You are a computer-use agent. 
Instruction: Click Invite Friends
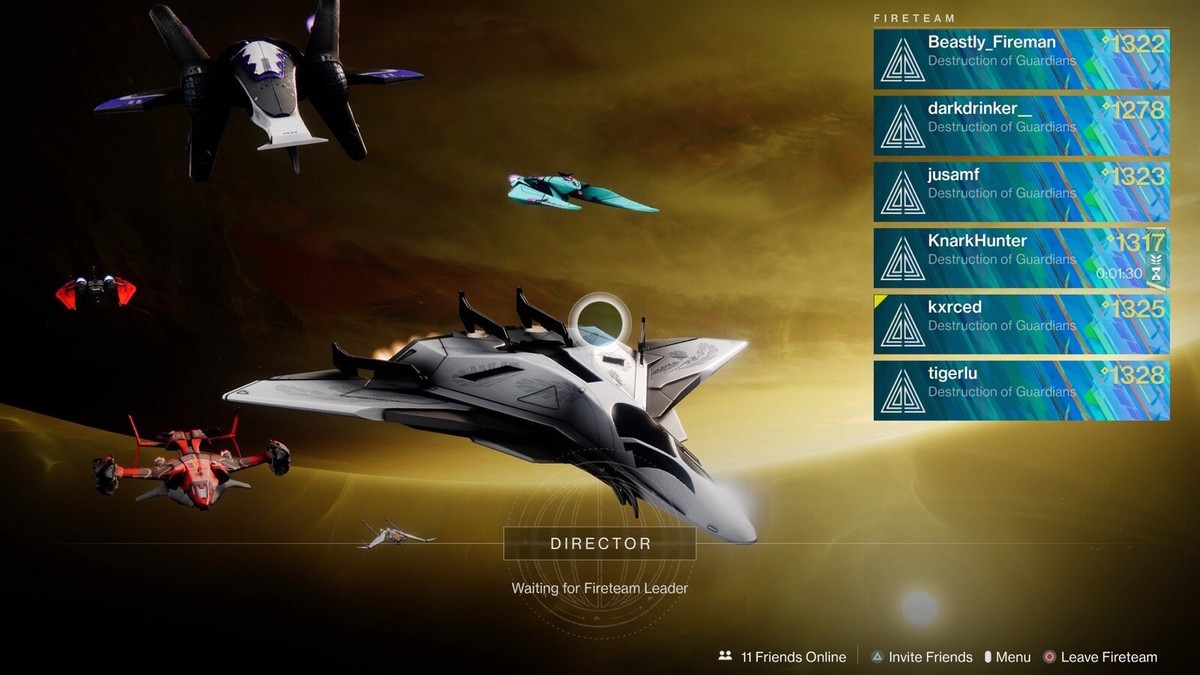pos(920,657)
